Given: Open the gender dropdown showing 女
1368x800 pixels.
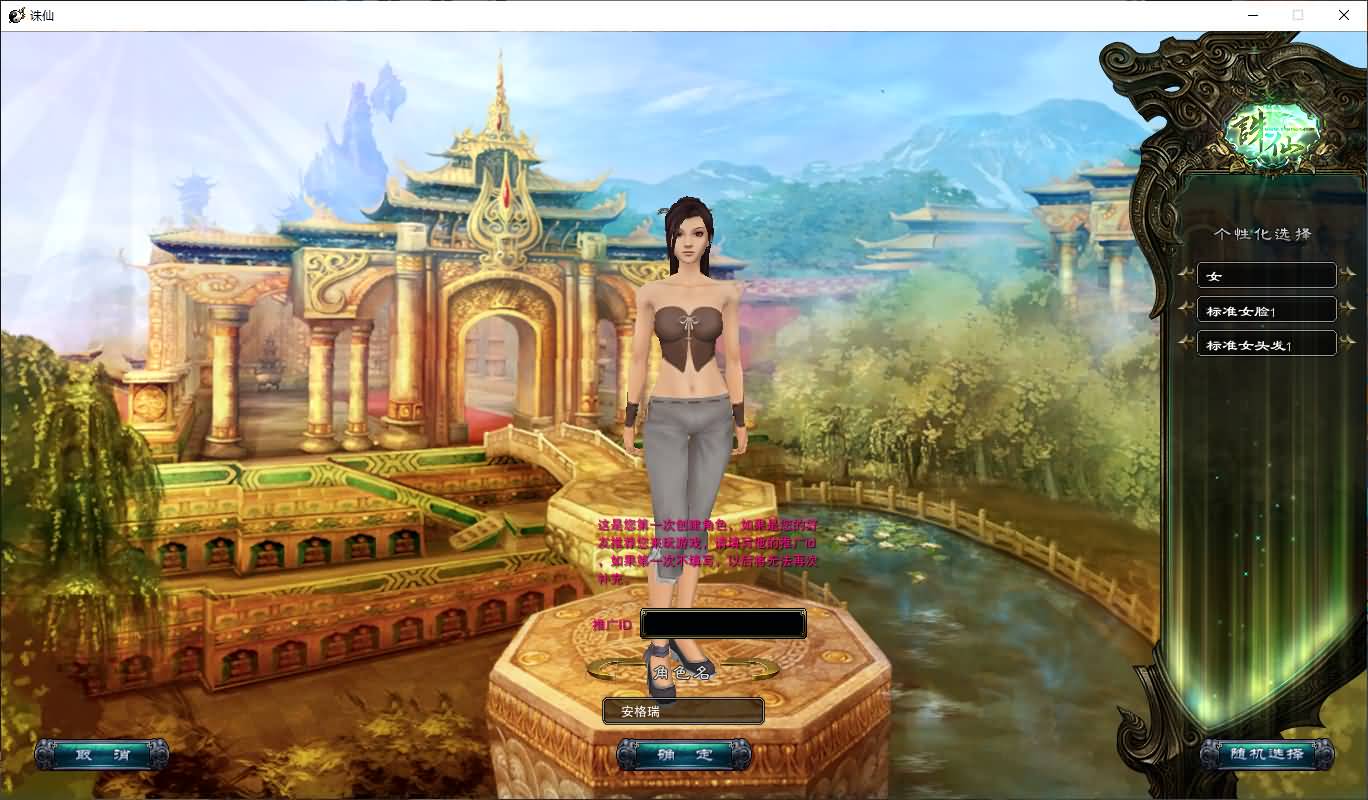Looking at the screenshot, I should [x=1266, y=275].
